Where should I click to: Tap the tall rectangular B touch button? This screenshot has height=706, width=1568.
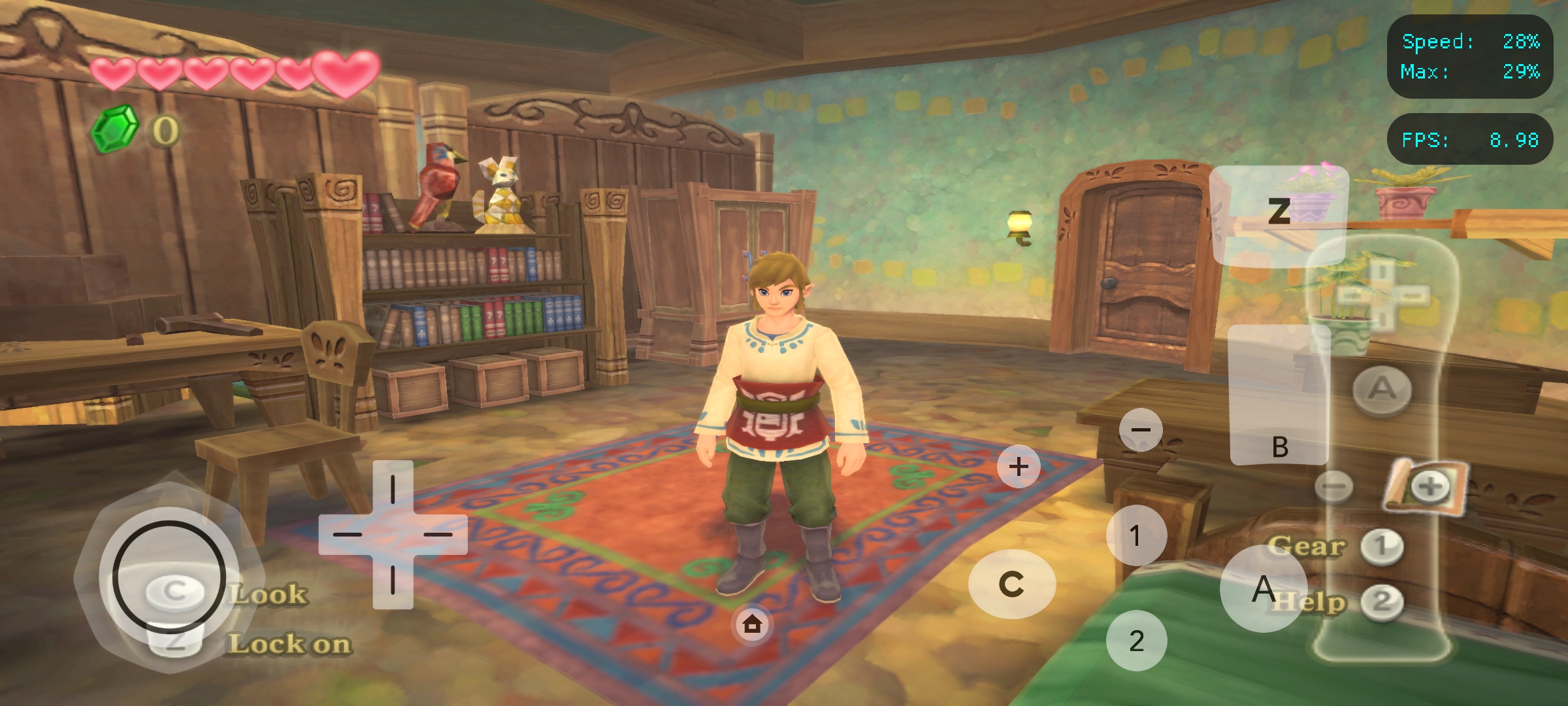click(1279, 395)
